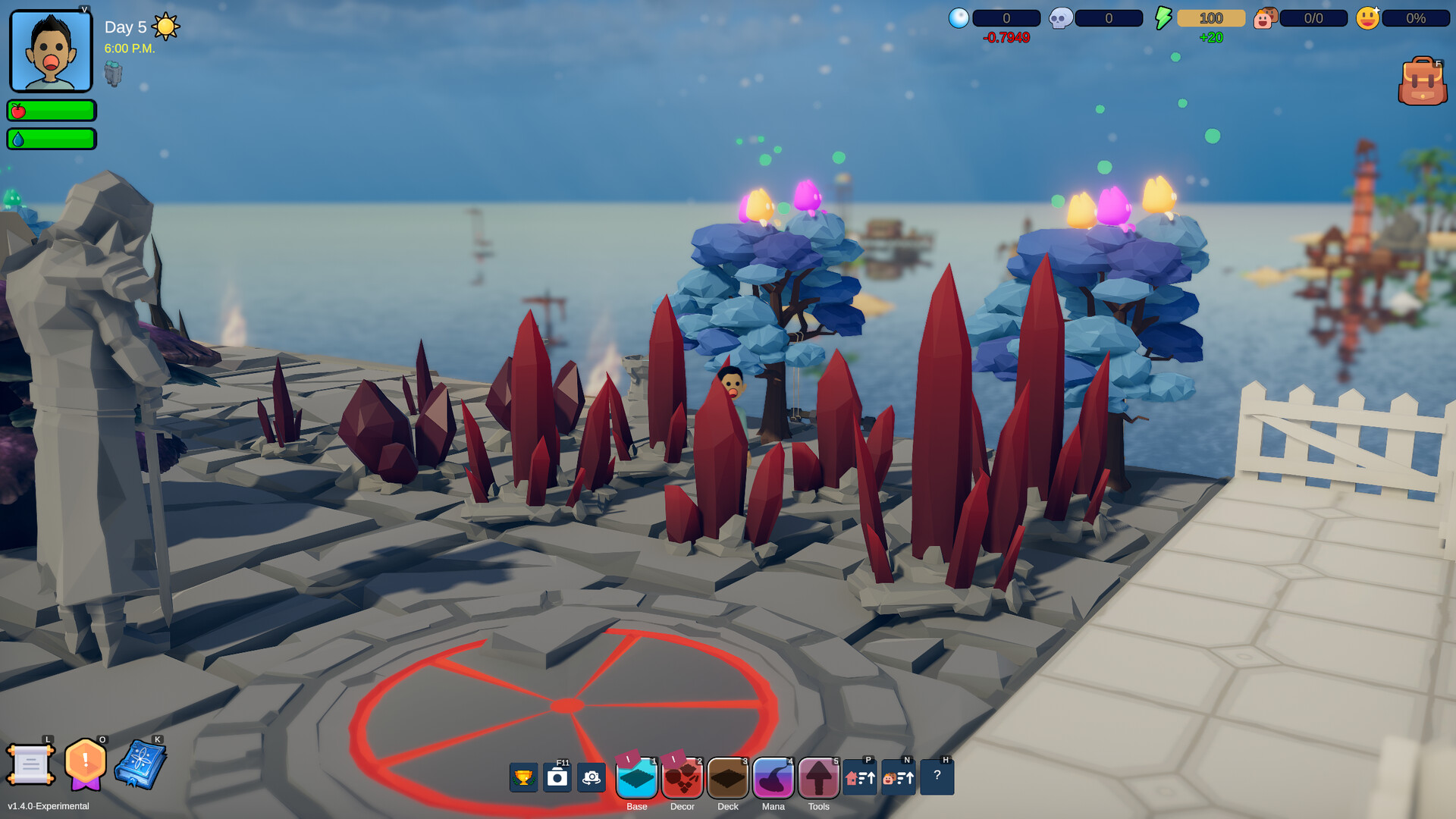Viewport: 1456px width, 819px height.
Task: Open the question mark help button
Action: tap(937, 777)
